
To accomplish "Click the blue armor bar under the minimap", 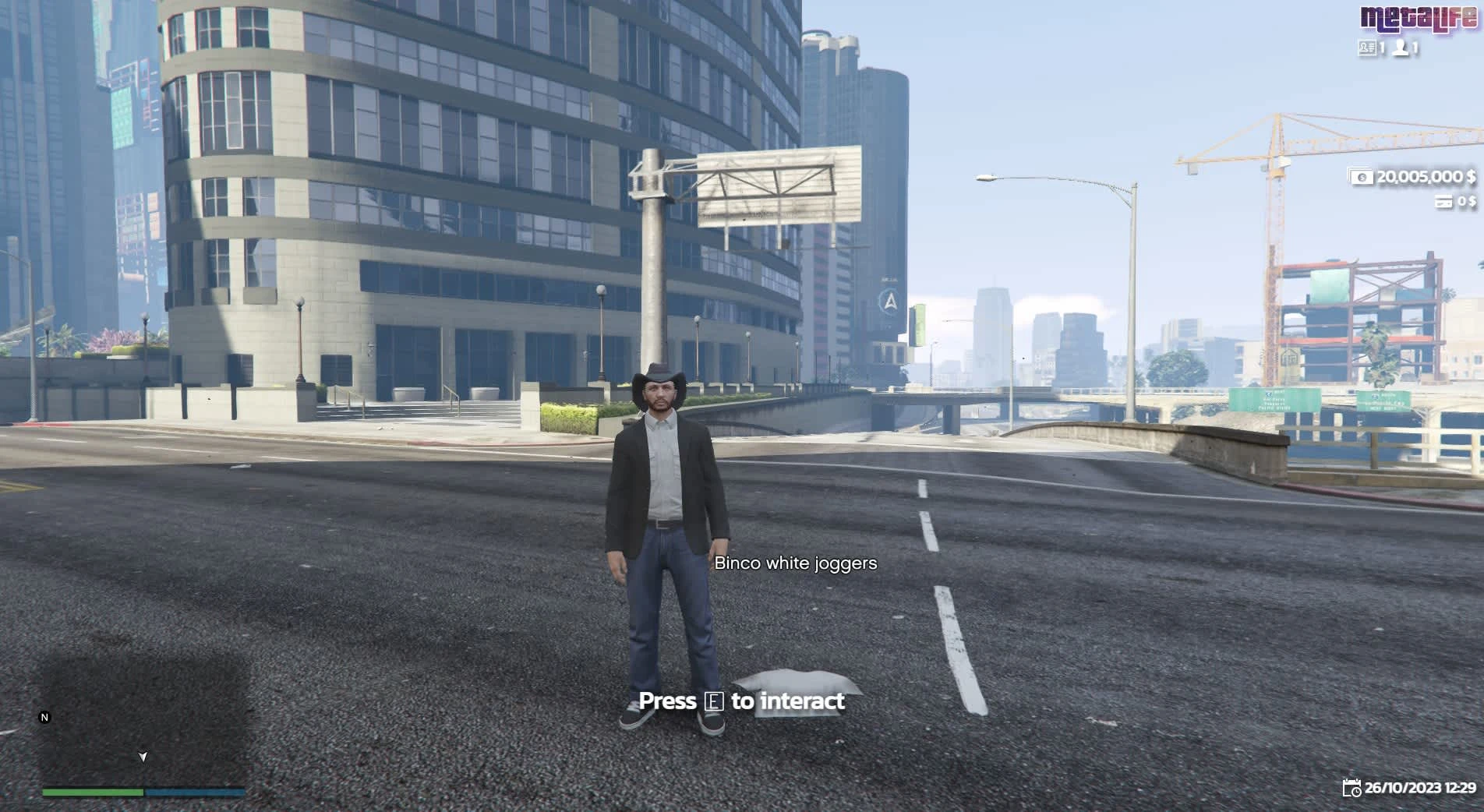I will [195, 793].
